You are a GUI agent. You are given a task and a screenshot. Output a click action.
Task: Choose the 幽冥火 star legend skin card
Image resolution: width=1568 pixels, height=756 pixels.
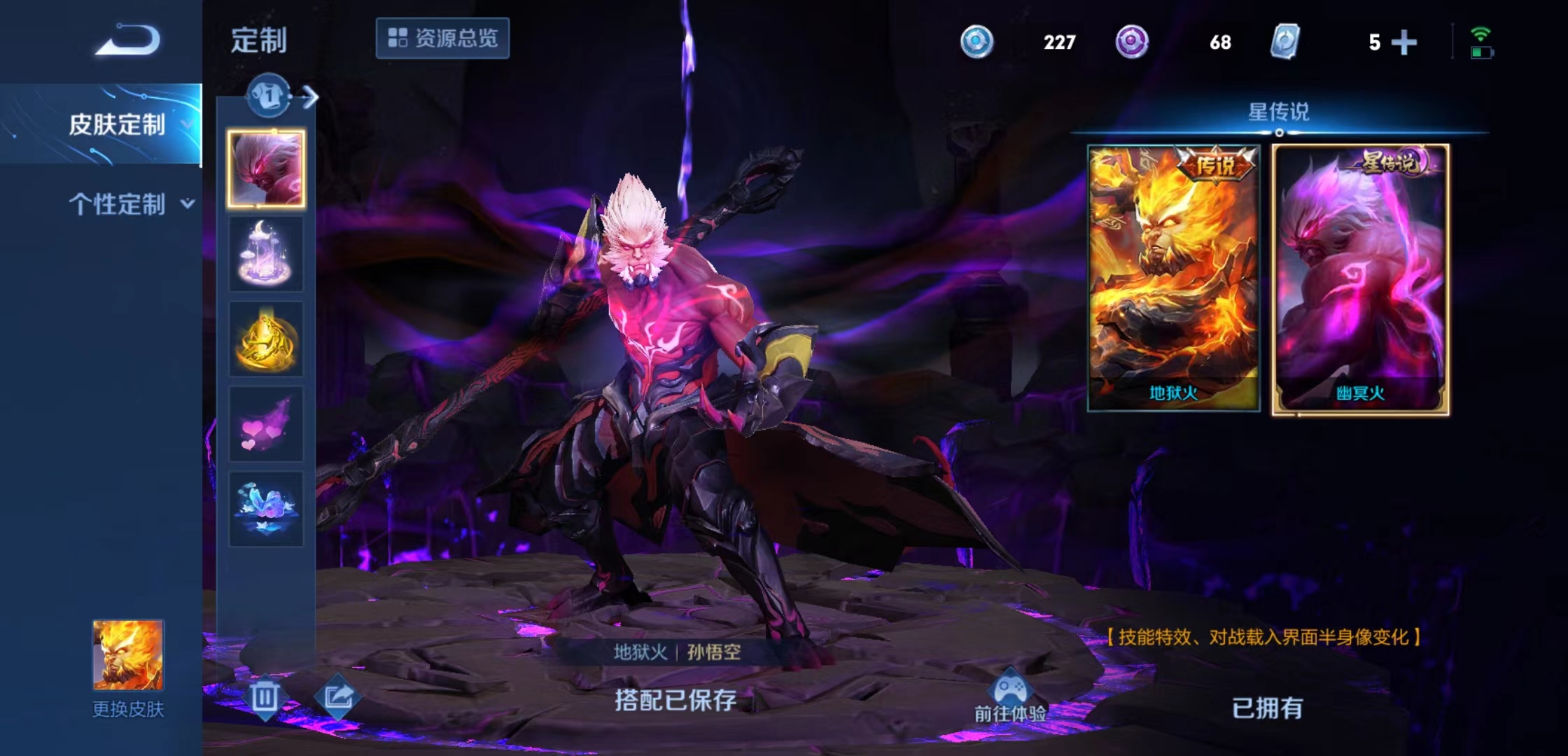coord(1360,279)
